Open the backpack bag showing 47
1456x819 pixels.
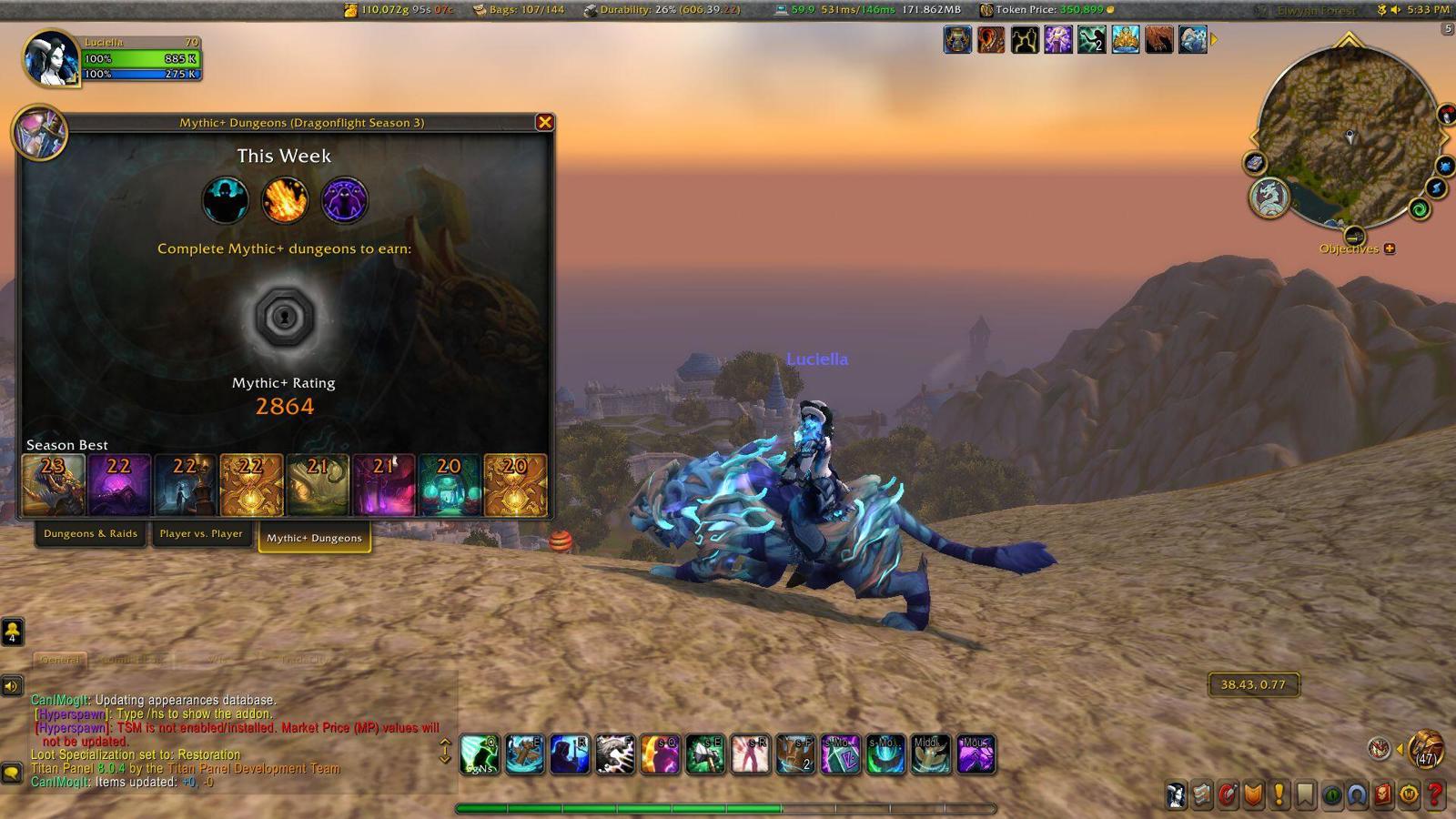point(1426,748)
